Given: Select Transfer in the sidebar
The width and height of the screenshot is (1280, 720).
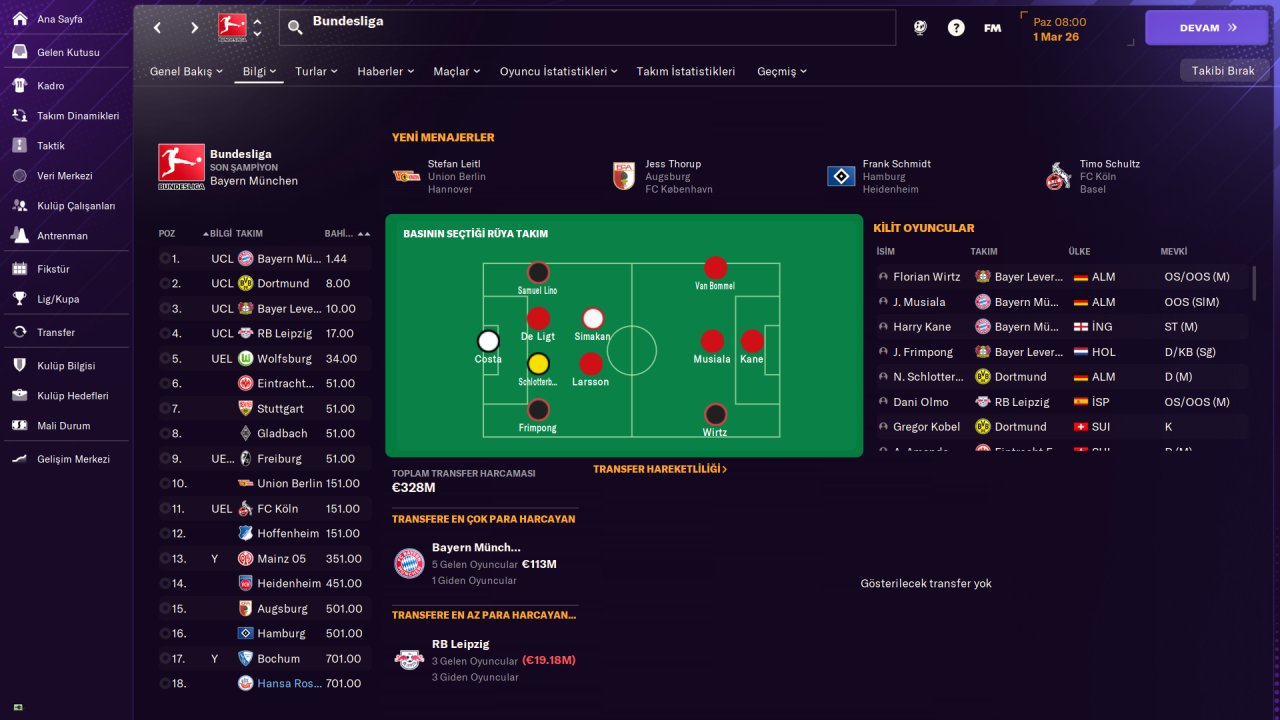Looking at the screenshot, I should coord(56,332).
